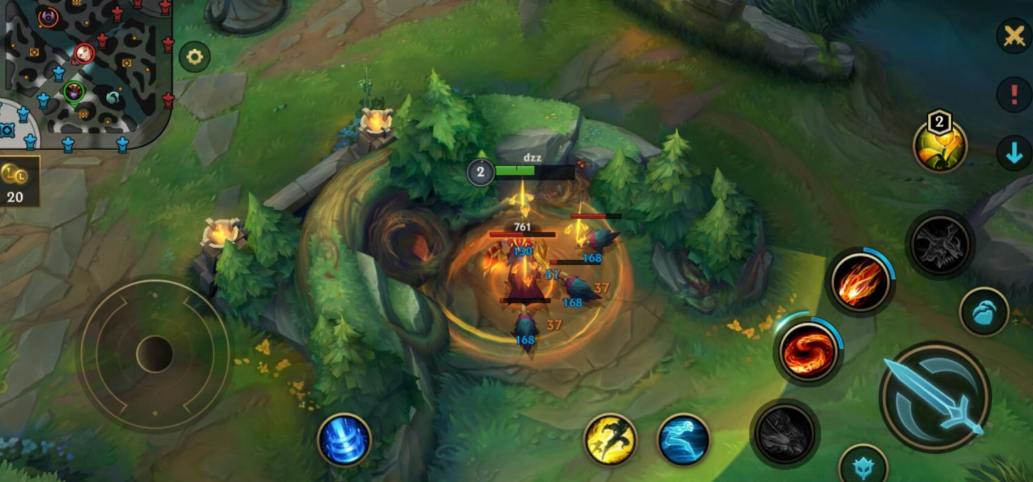Send the red exclamation danger ping
The width and height of the screenshot is (1033, 482).
tap(1013, 96)
